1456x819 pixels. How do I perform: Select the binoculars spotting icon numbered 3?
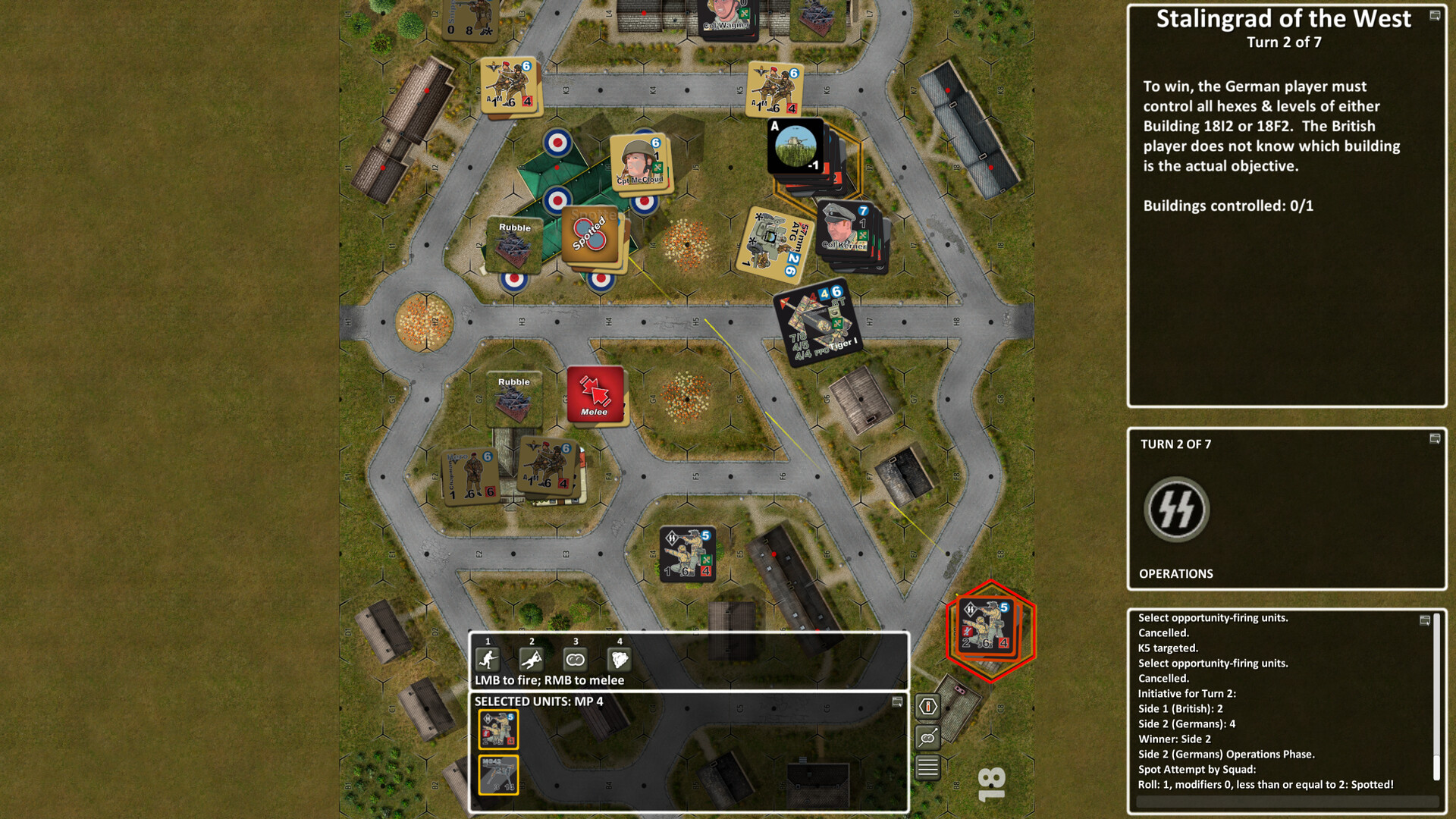pyautogui.click(x=576, y=659)
